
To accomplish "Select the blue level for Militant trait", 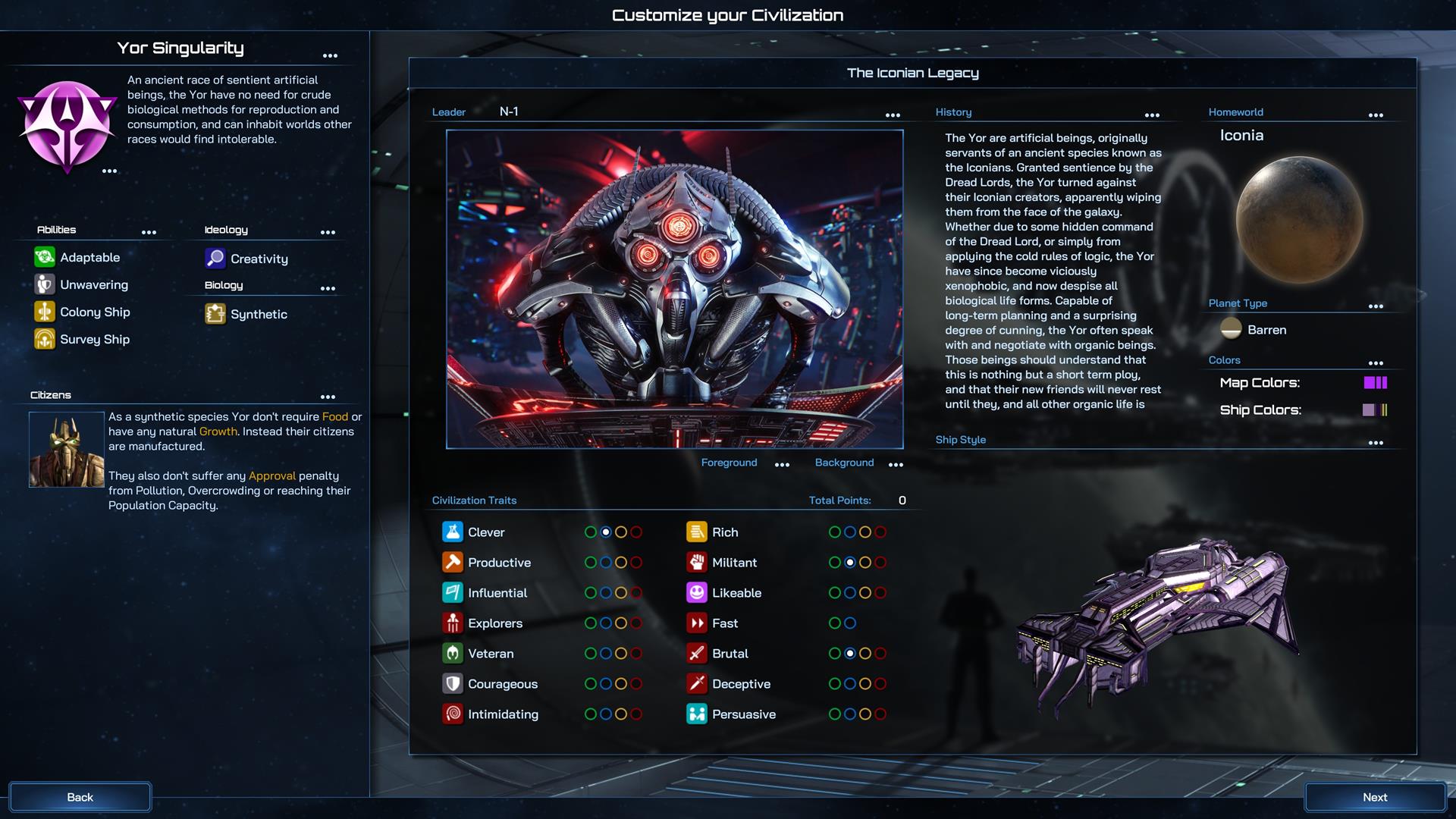I will (x=851, y=562).
